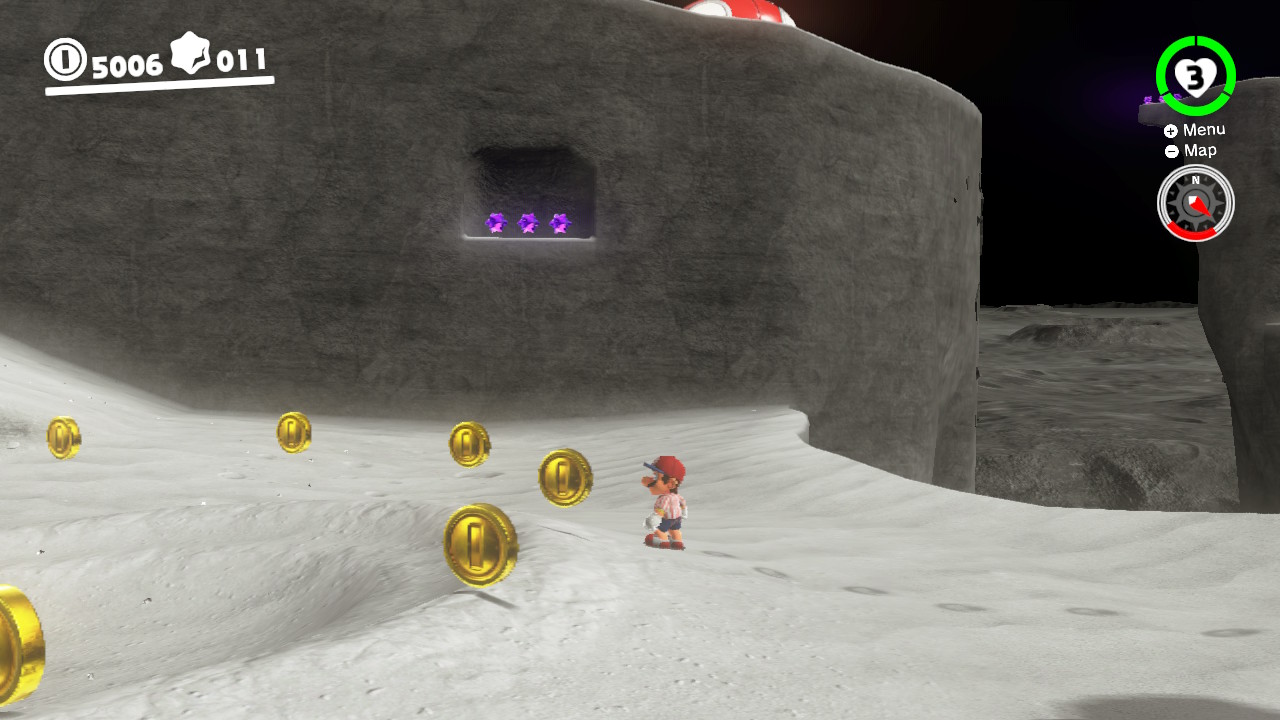Open the Menu
Viewport: 1280px width, 720px height.
coord(1204,129)
